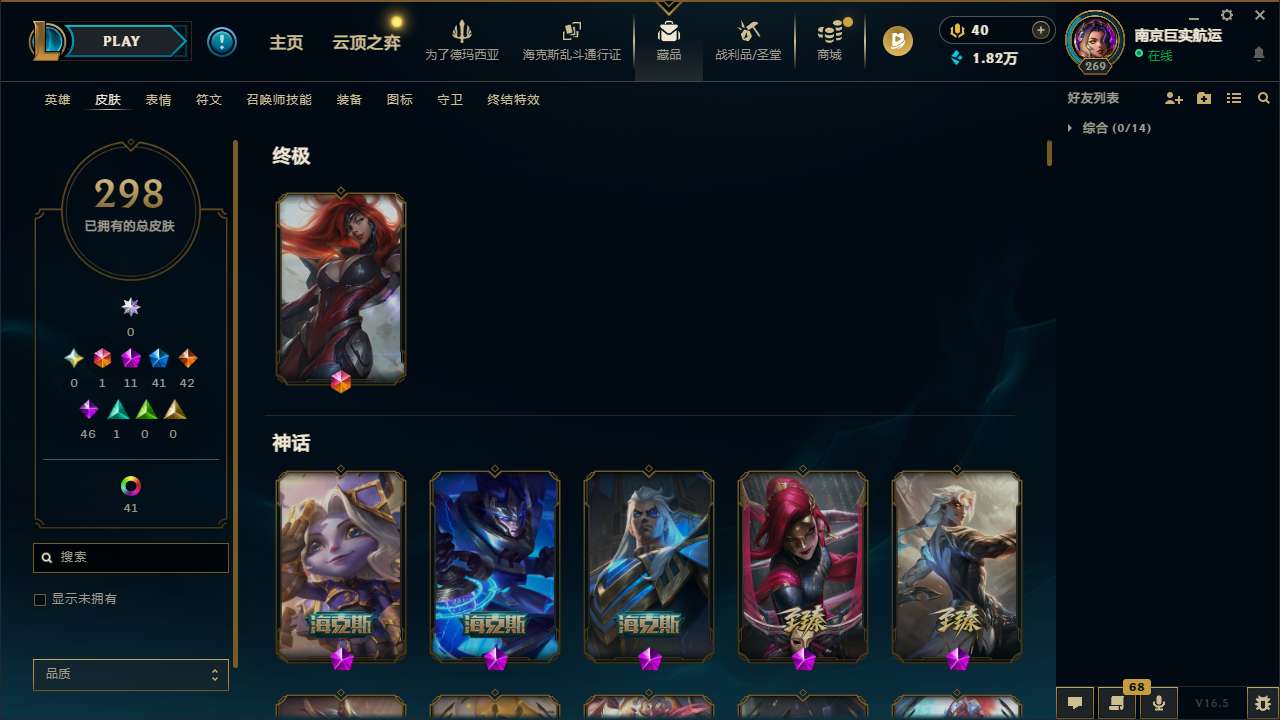Open friend list search

1264,98
